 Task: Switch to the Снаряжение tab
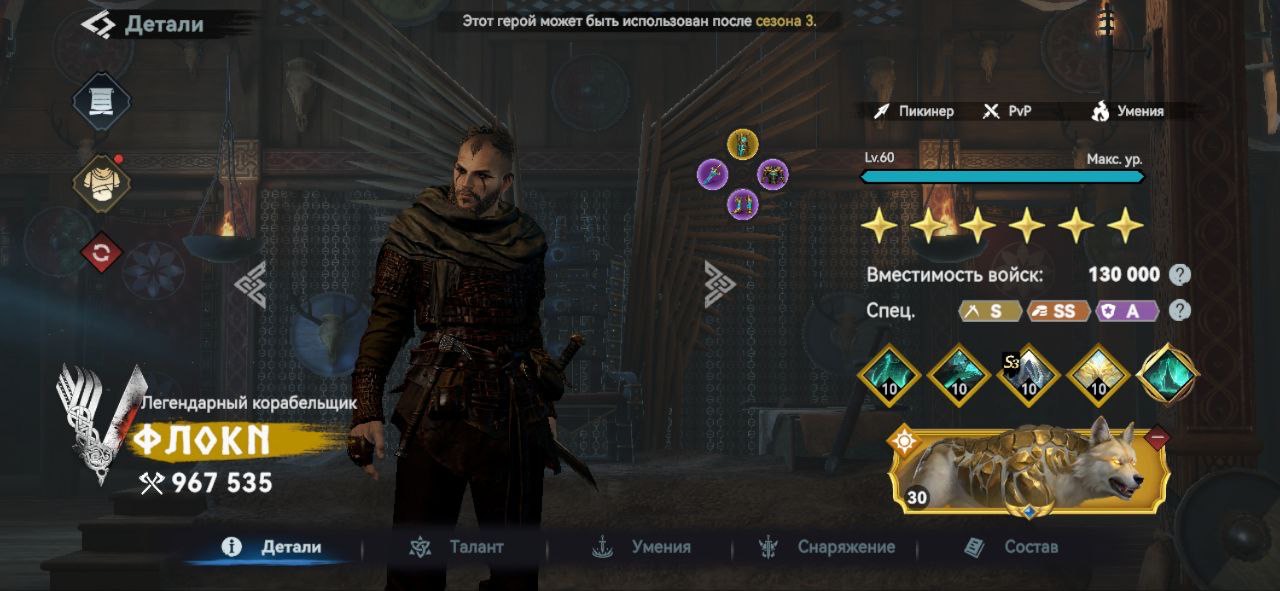pyautogui.click(x=828, y=547)
